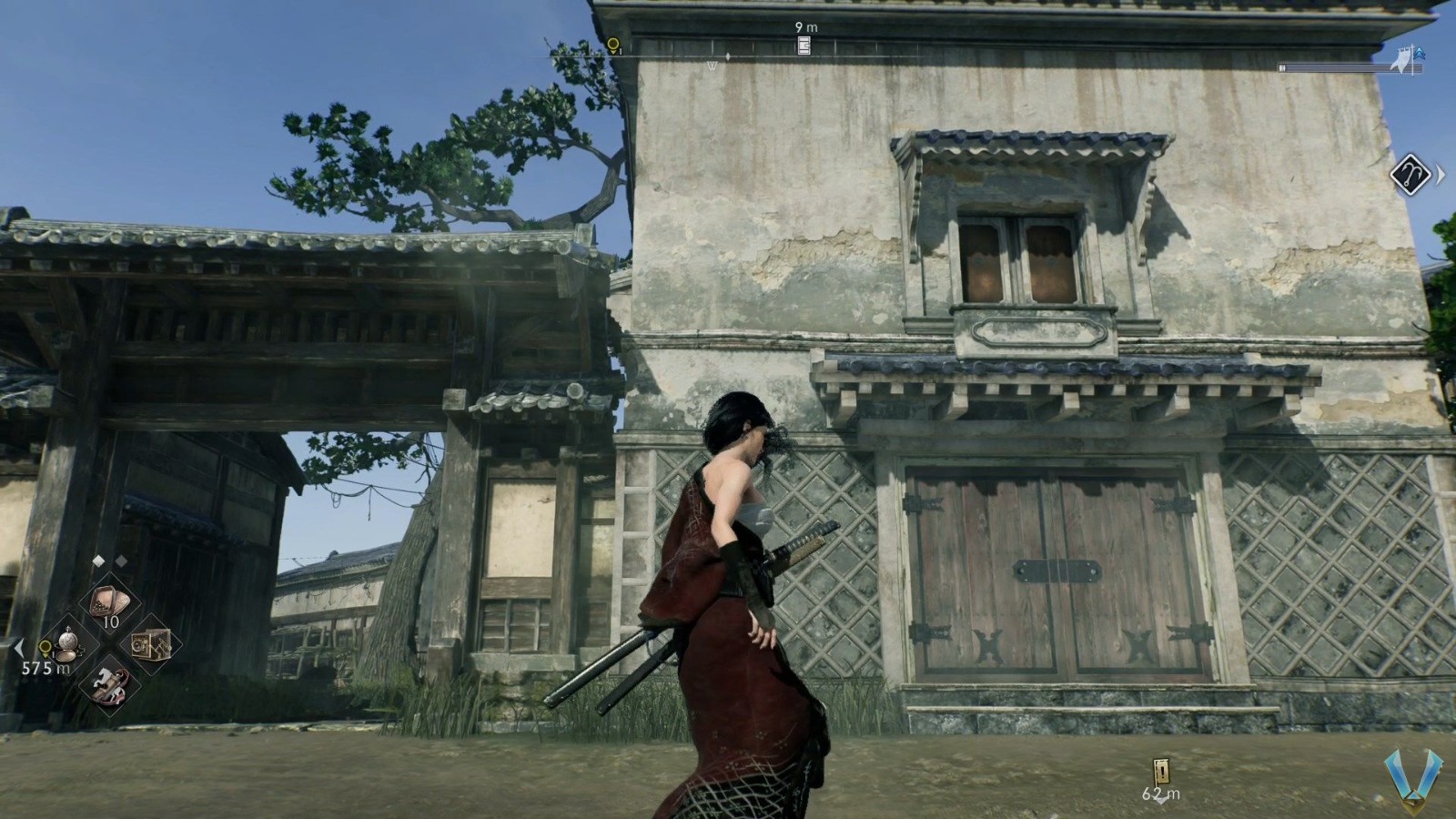Click the blue arrow marker top right

[x=1419, y=53]
